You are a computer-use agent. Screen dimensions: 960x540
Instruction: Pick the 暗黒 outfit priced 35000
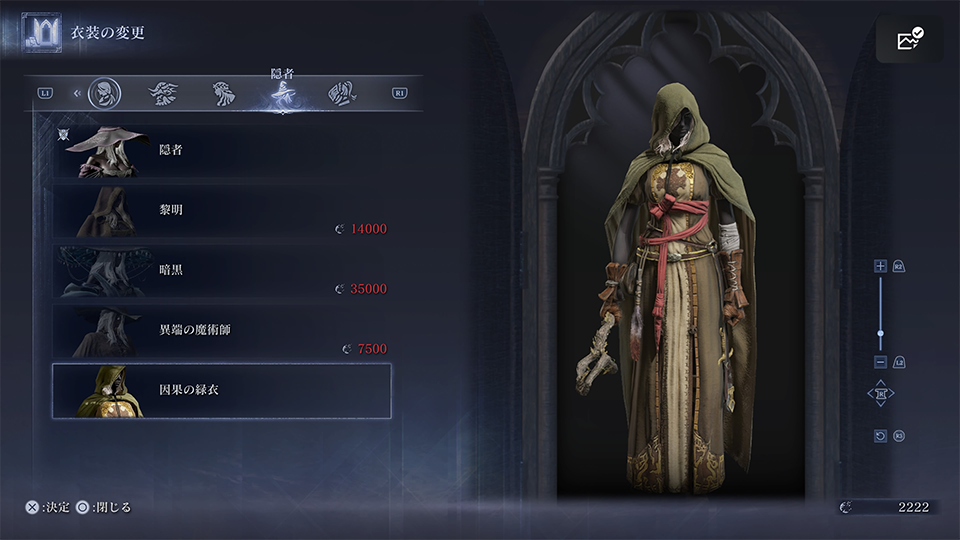click(221, 270)
